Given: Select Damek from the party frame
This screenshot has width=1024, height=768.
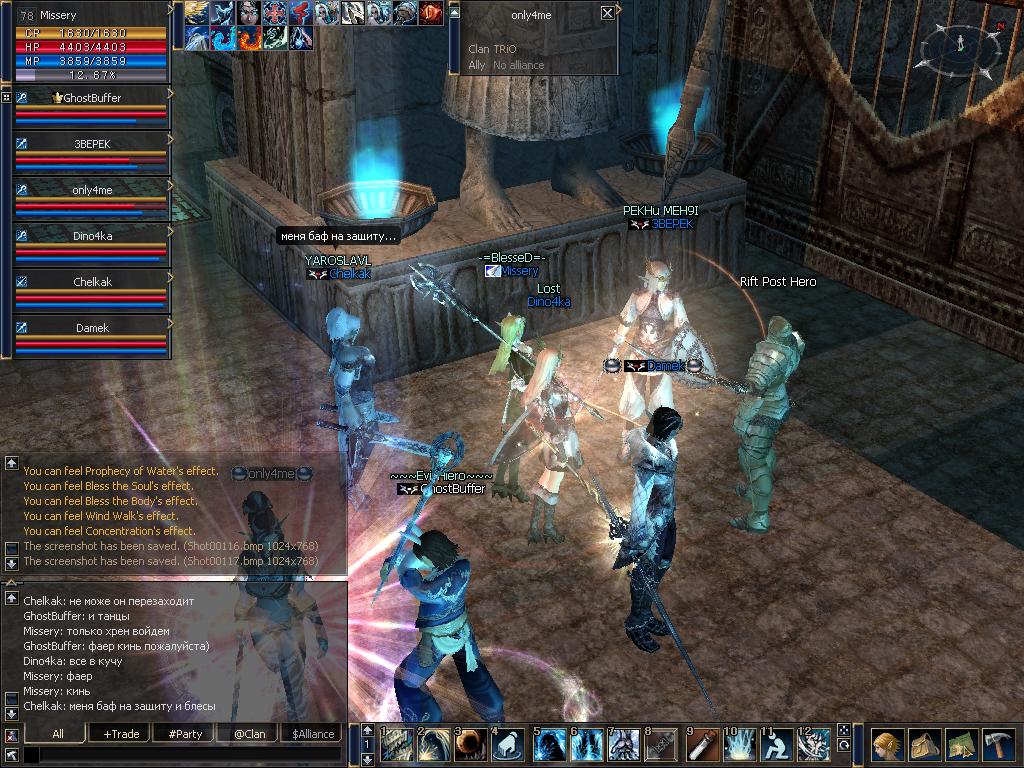Looking at the screenshot, I should click(92, 328).
